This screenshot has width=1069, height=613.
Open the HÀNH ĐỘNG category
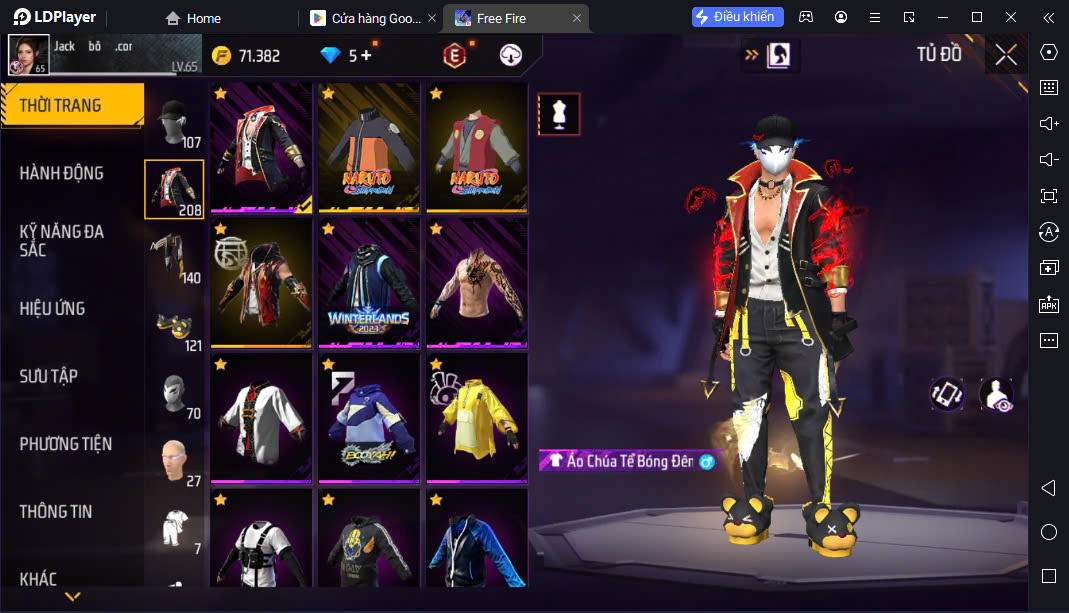[x=62, y=173]
